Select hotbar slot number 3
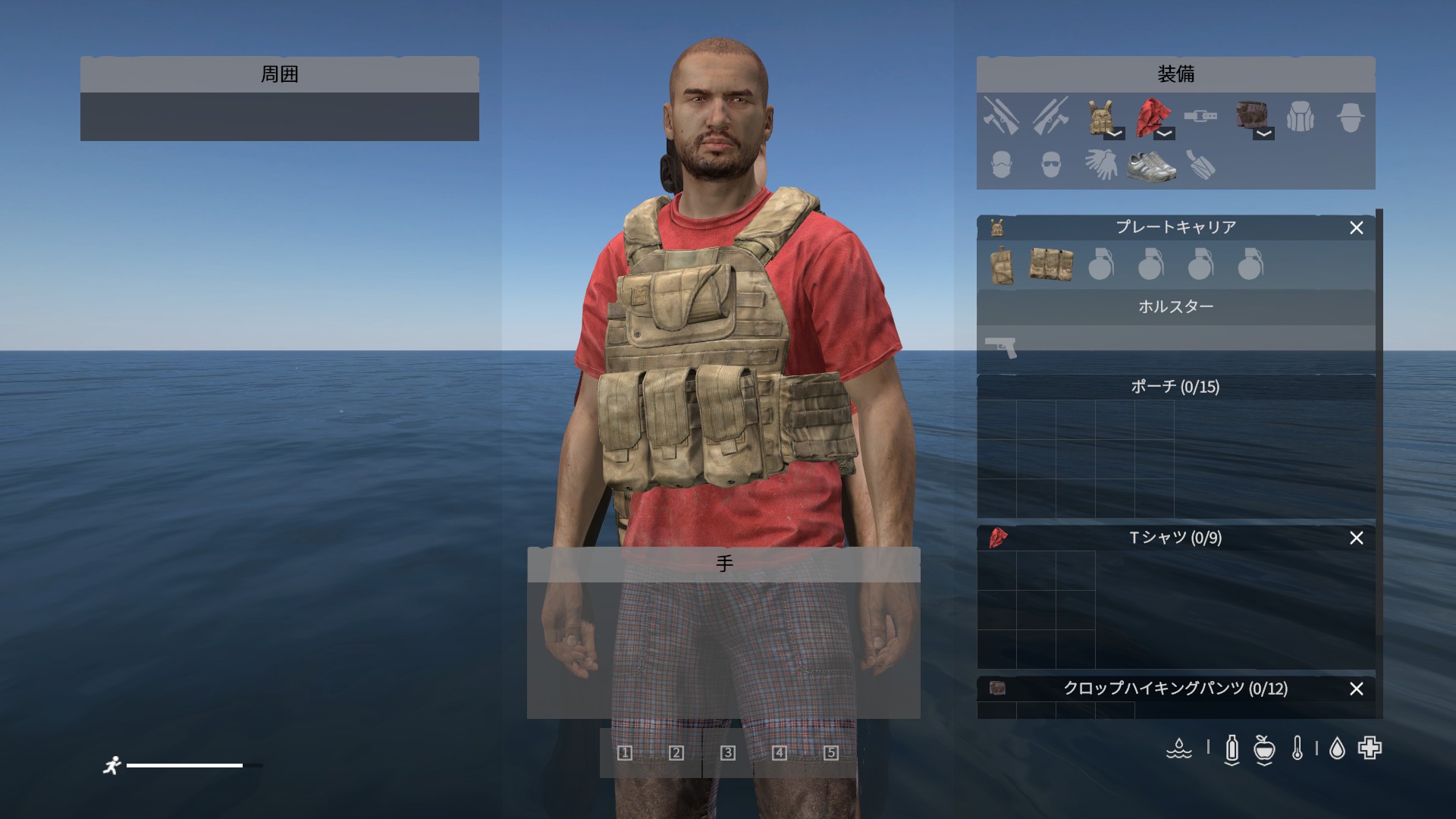This screenshot has width=1456, height=819. coord(728,752)
